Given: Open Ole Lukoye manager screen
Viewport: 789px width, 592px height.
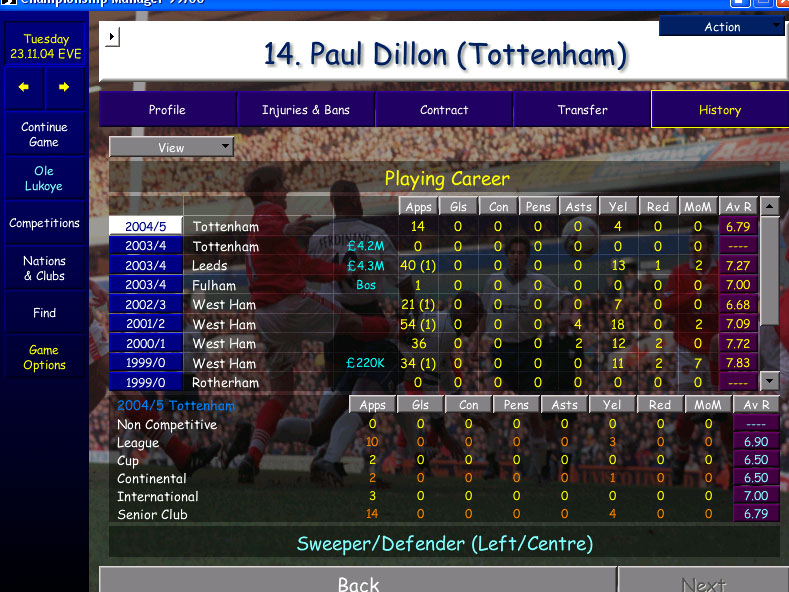Looking at the screenshot, I should pos(44,179).
